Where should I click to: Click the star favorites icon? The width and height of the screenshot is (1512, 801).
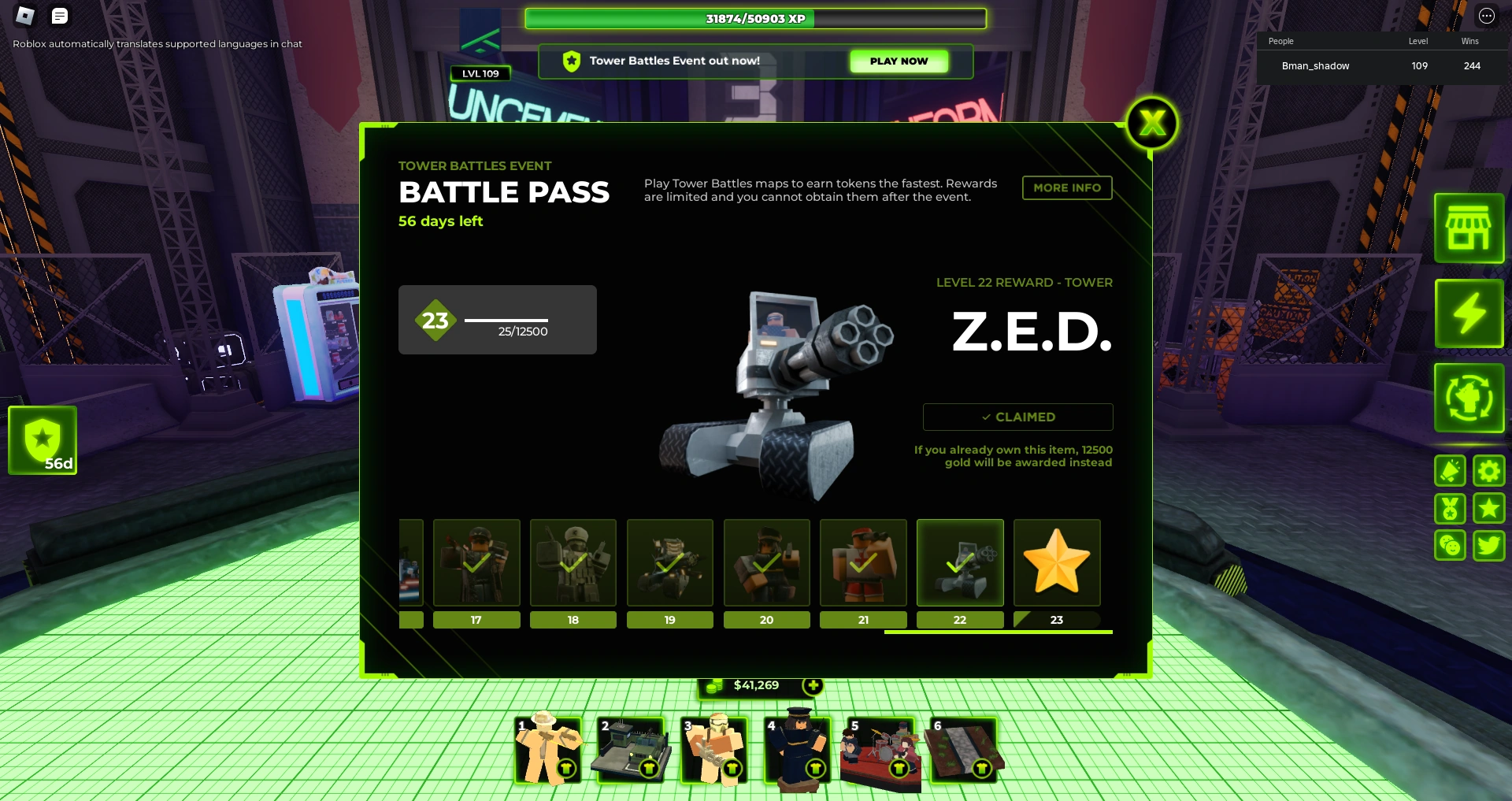point(1488,508)
